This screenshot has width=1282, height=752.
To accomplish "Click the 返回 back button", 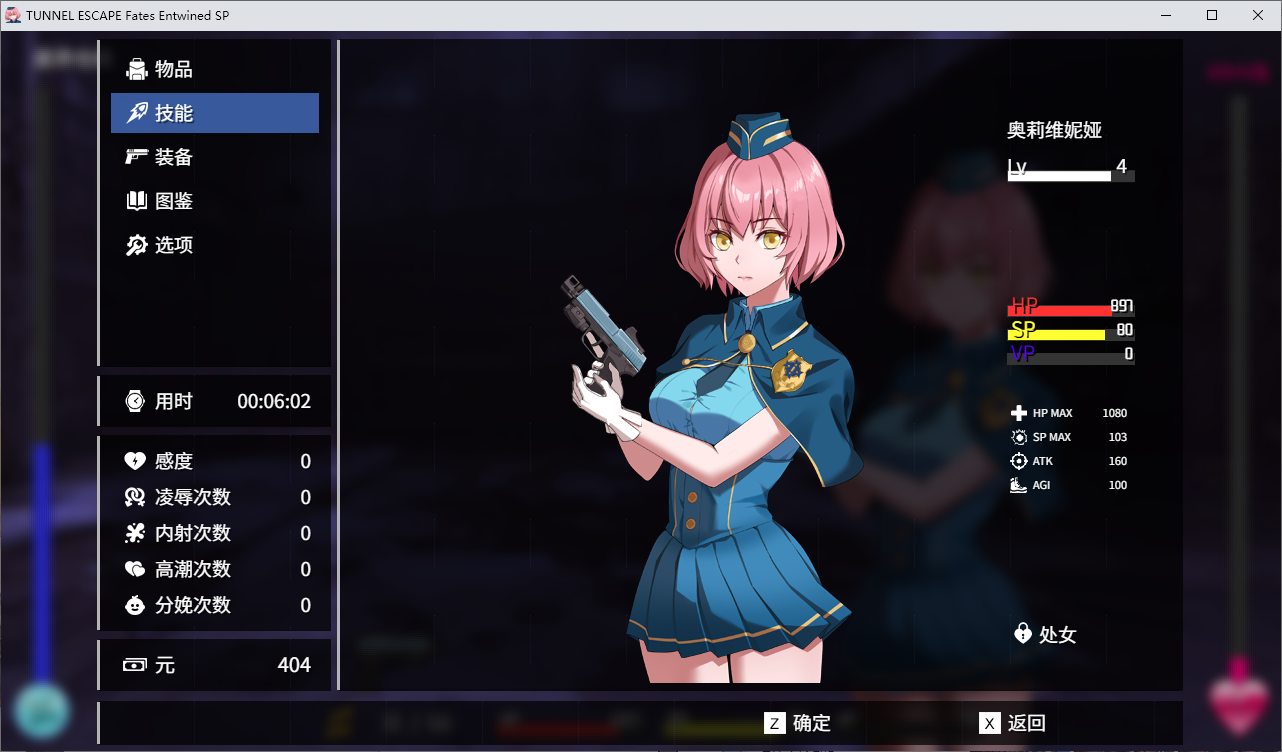I will 1013,723.
